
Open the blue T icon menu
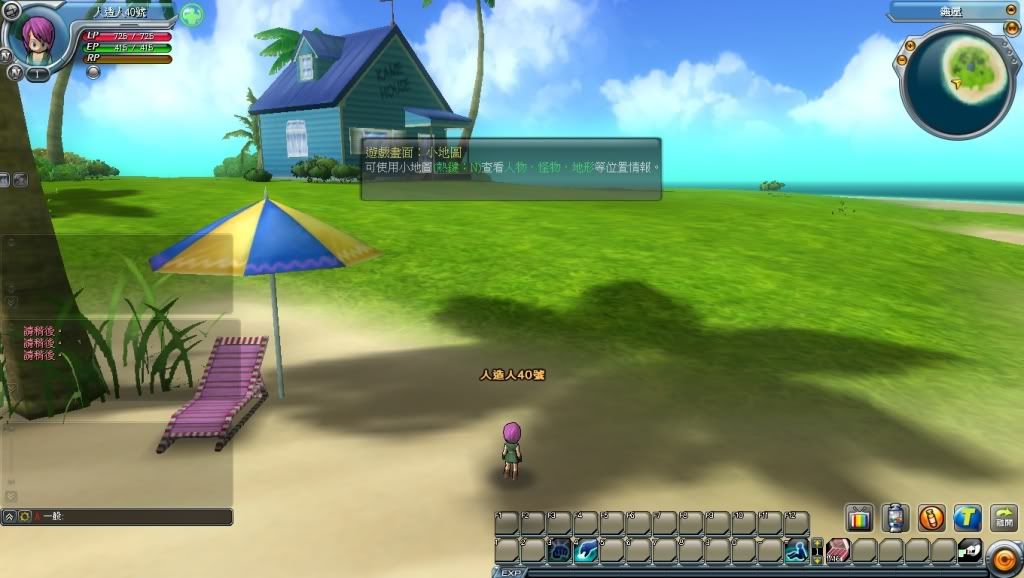coord(966,517)
